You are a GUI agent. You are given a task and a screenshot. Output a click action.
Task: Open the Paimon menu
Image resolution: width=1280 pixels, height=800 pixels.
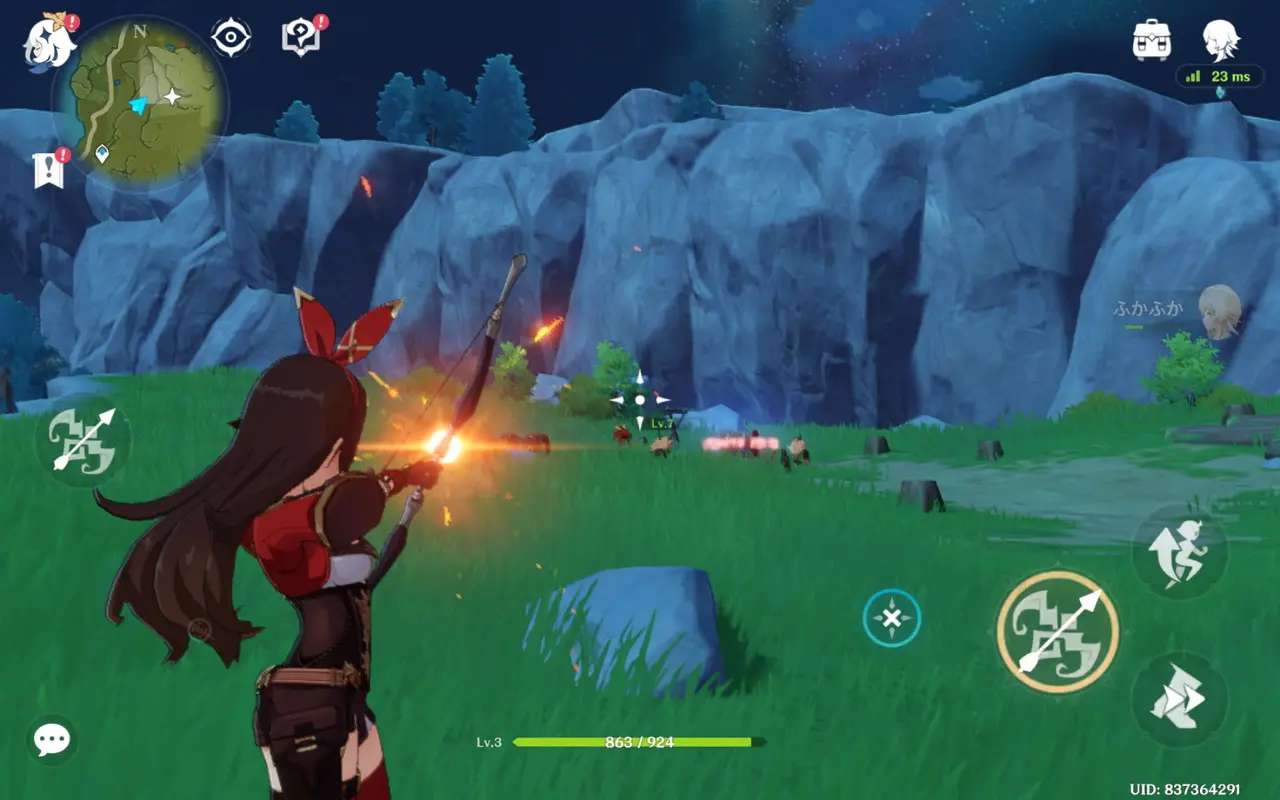[49, 42]
